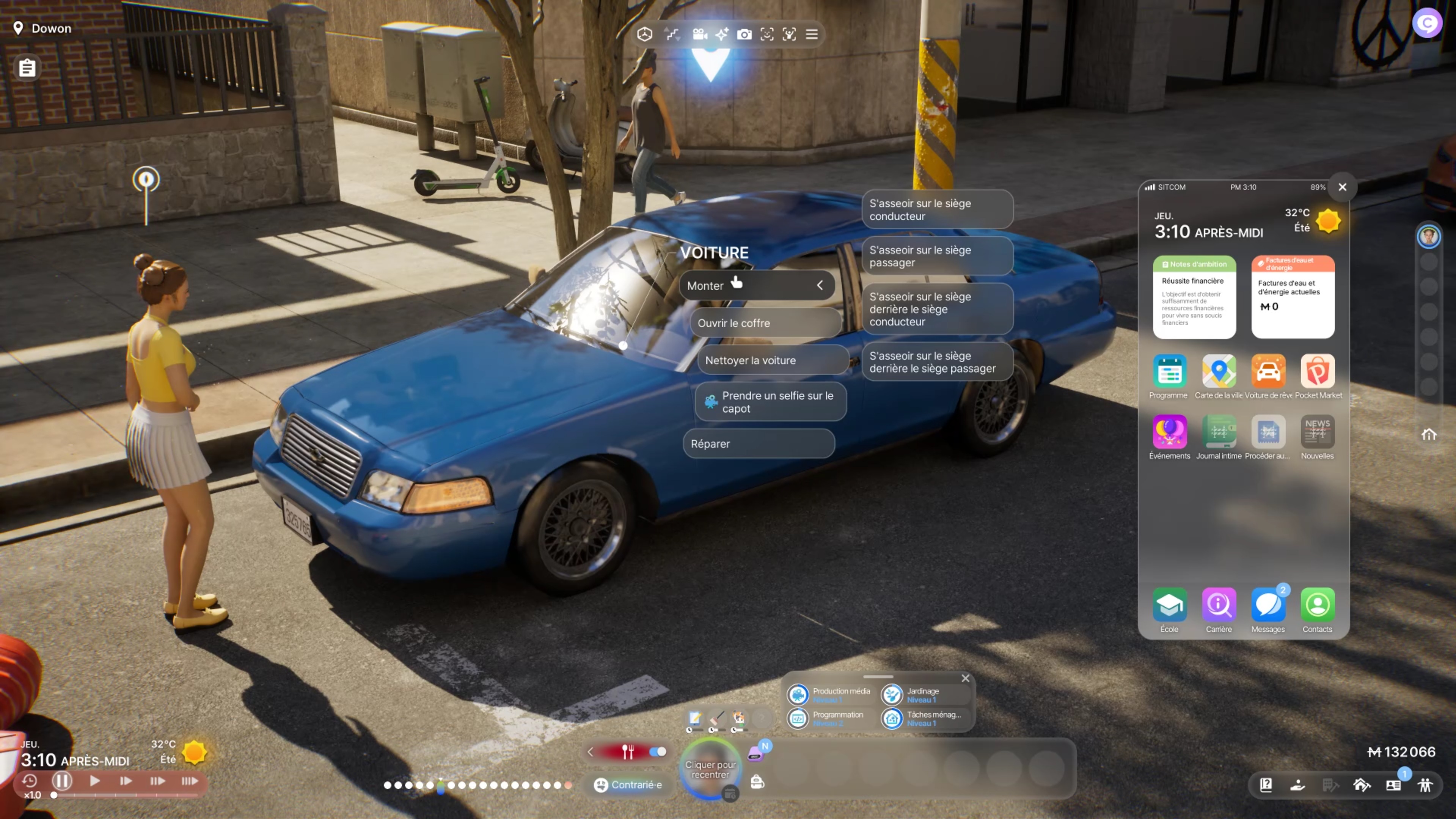
Task: Choose "Nettoyer la voiture"
Action: coord(772,360)
